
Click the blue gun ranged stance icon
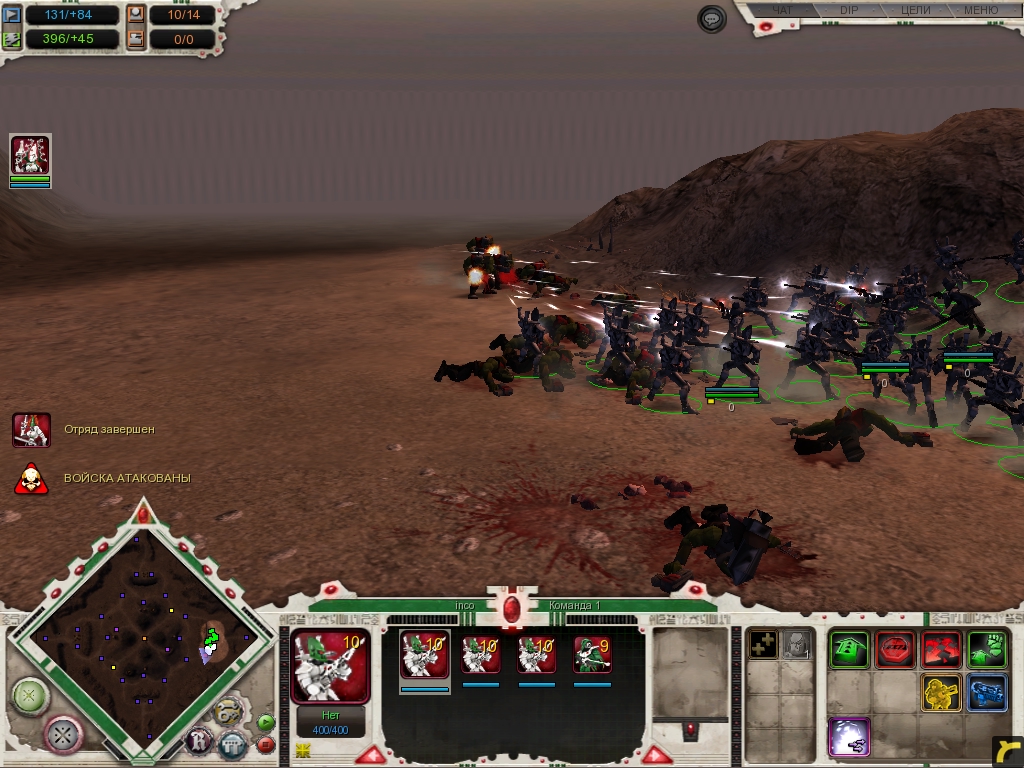click(987, 693)
